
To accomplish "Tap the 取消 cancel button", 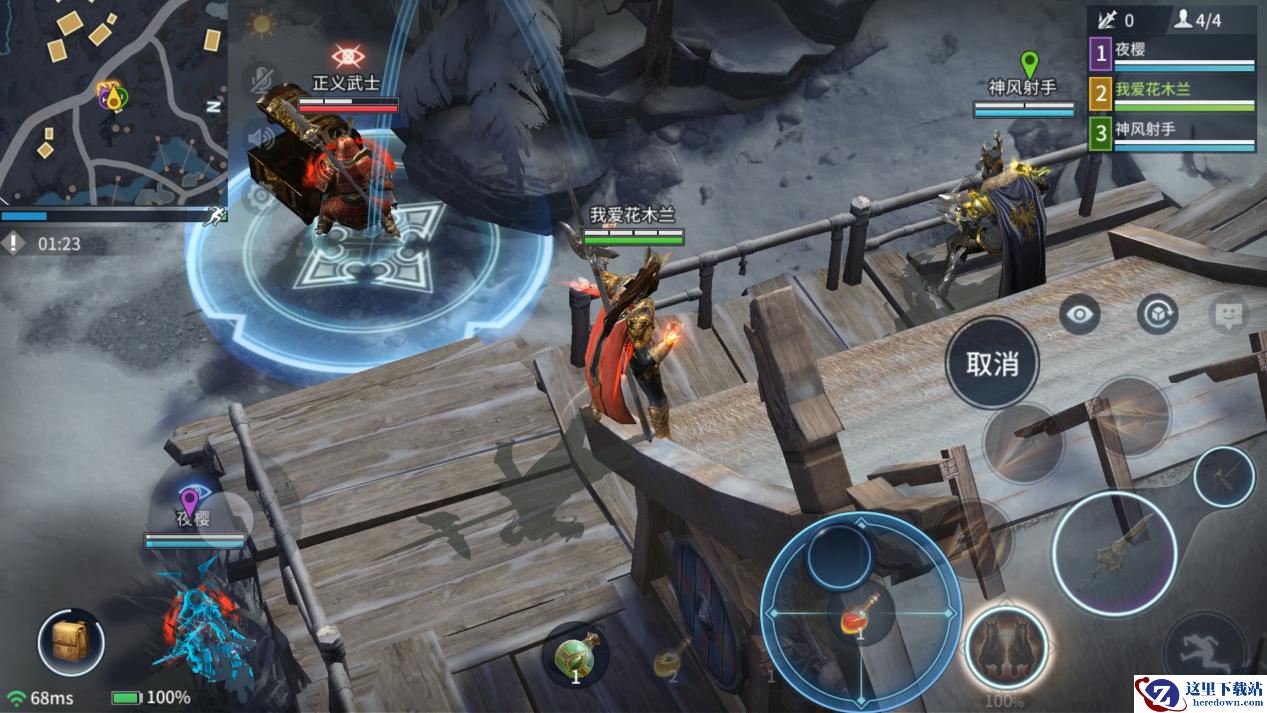I will coord(992,364).
